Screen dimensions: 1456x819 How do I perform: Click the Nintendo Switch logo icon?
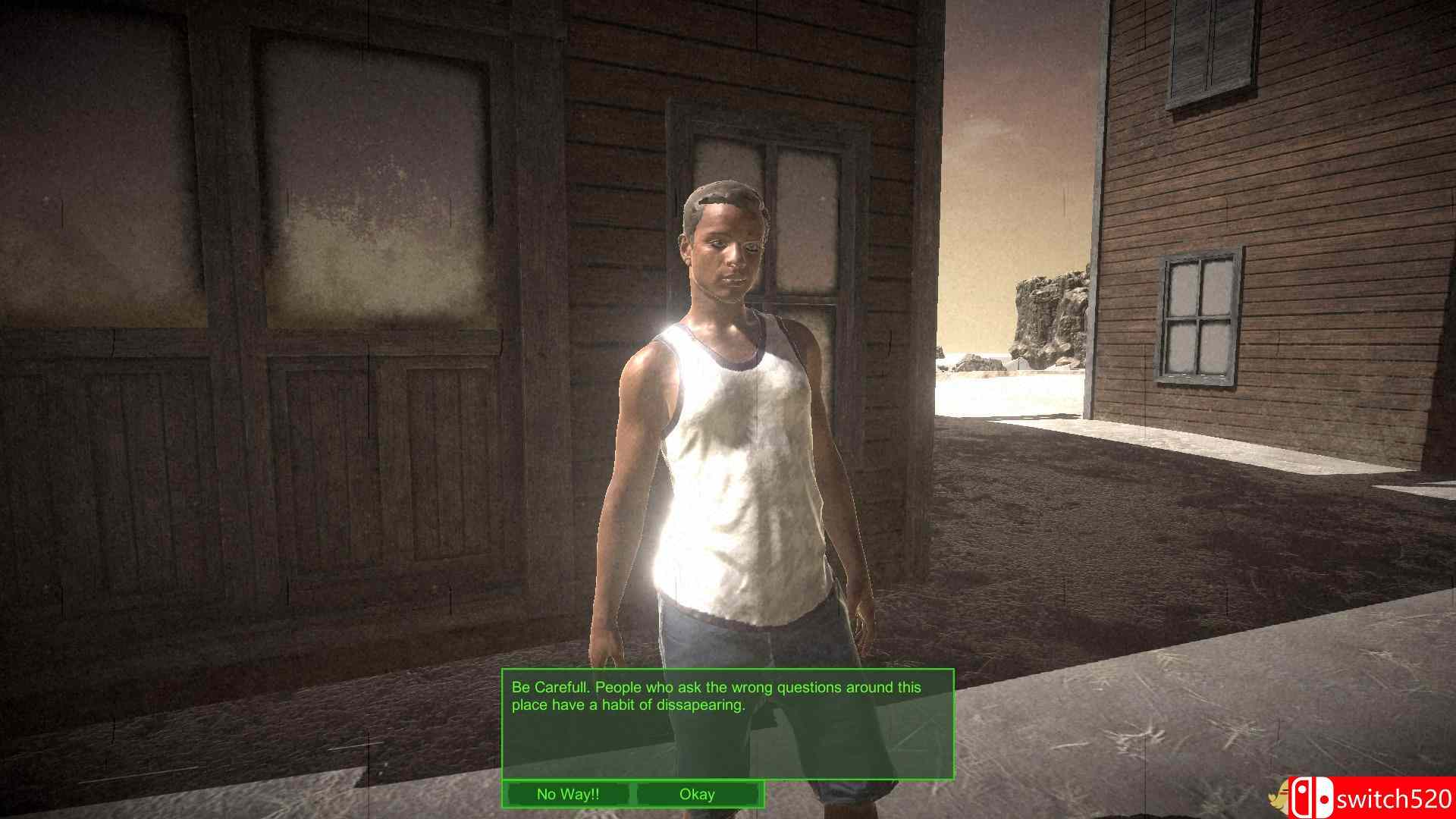pyautogui.click(x=1313, y=796)
